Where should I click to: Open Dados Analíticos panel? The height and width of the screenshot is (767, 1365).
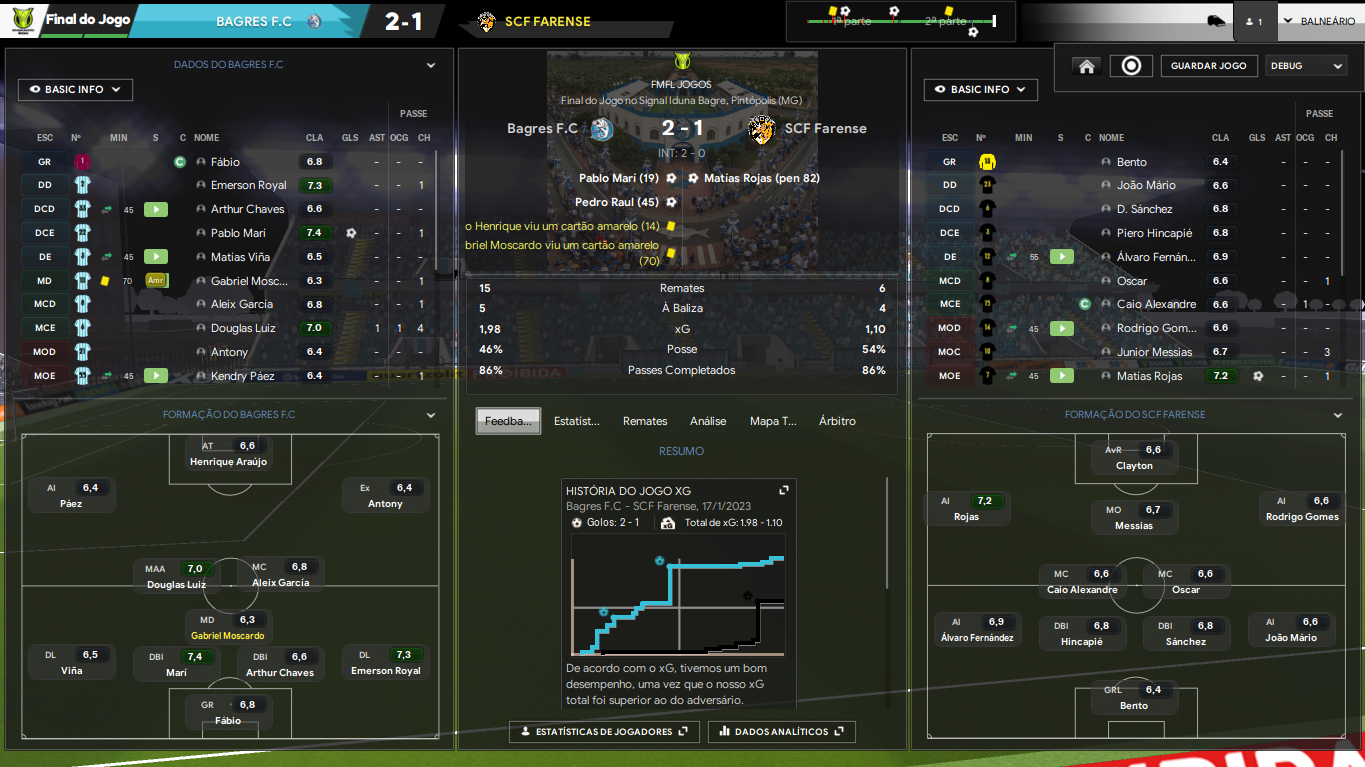point(782,732)
